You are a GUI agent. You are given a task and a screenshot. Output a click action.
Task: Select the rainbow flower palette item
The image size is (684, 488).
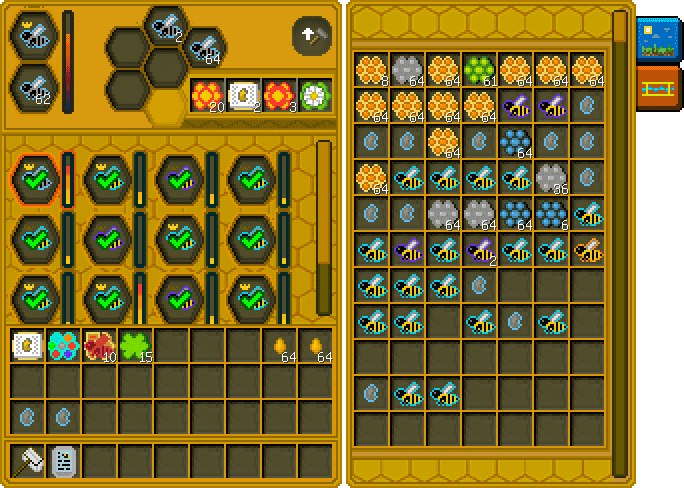[x=62, y=346]
